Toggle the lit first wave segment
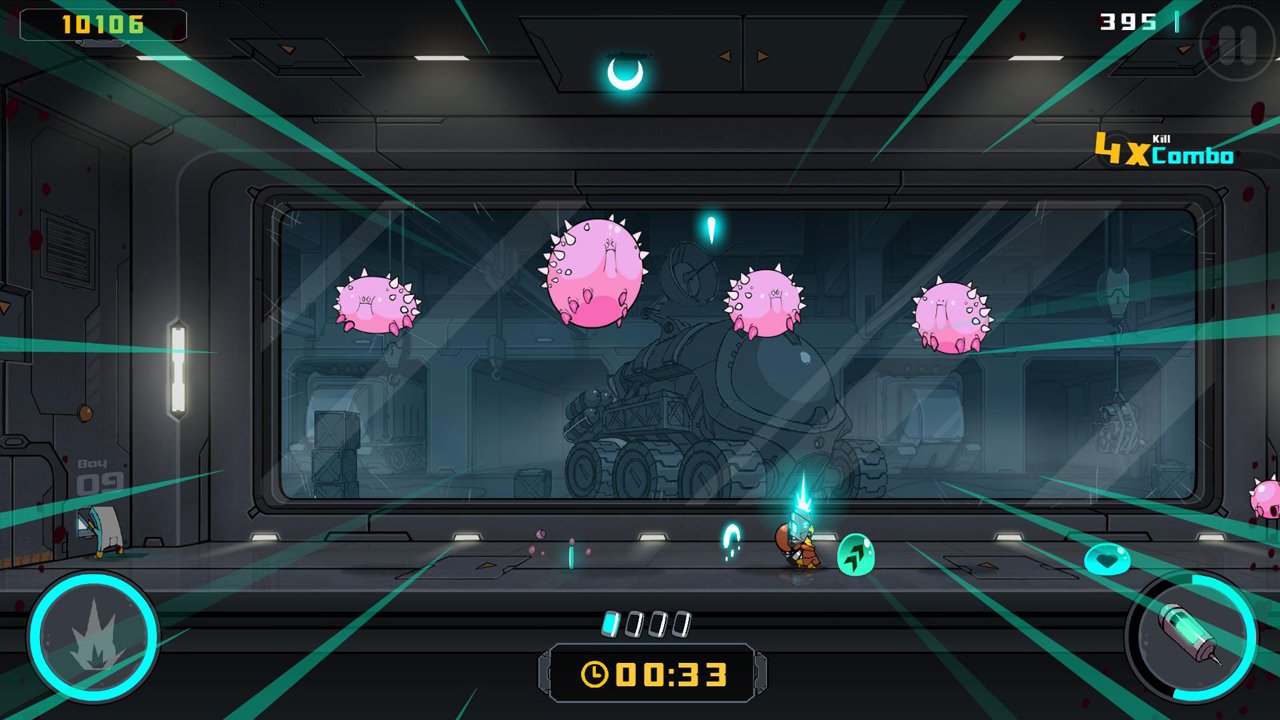 [x=608, y=621]
